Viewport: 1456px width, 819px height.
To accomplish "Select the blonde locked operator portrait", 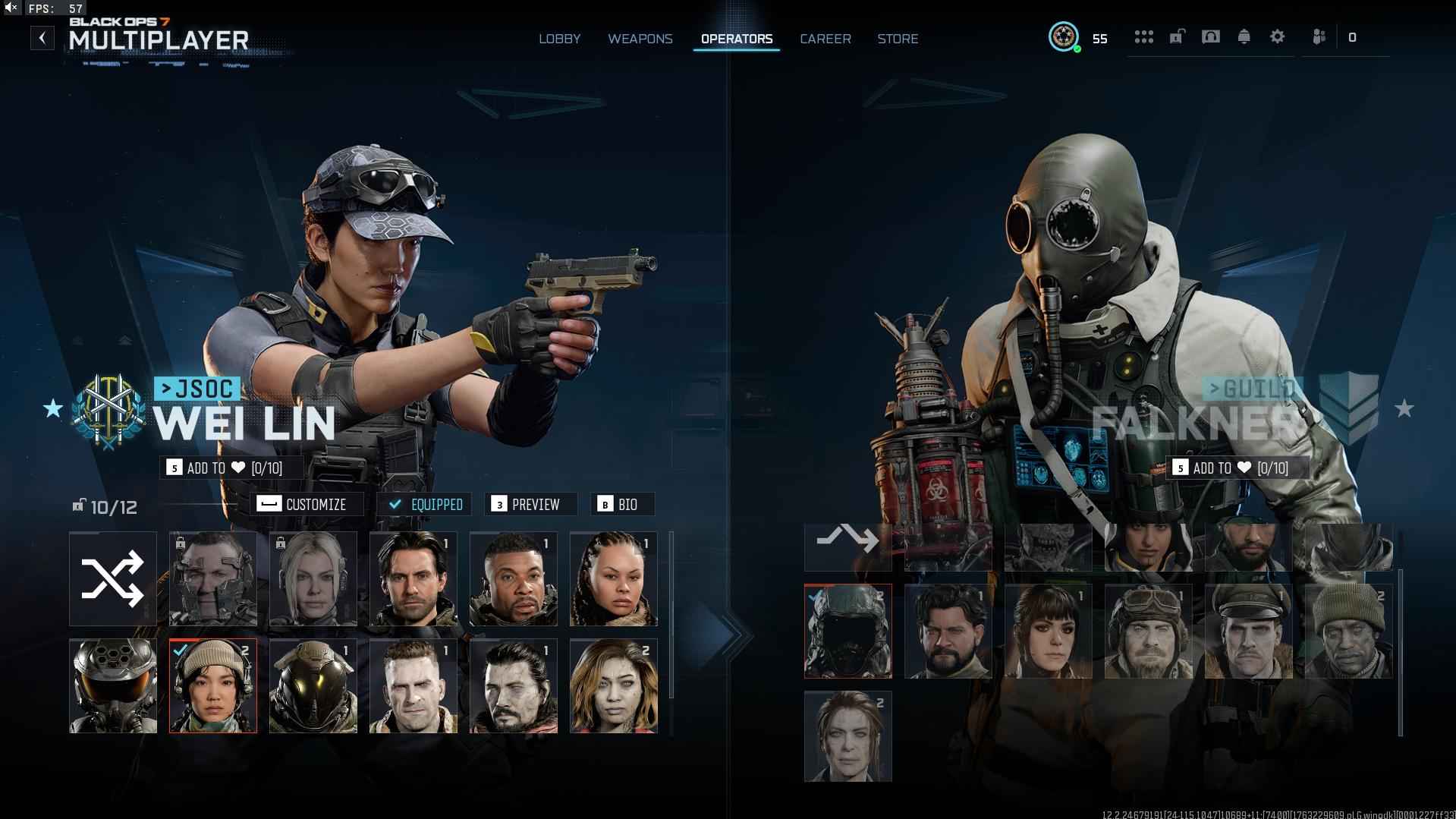I will (313, 578).
